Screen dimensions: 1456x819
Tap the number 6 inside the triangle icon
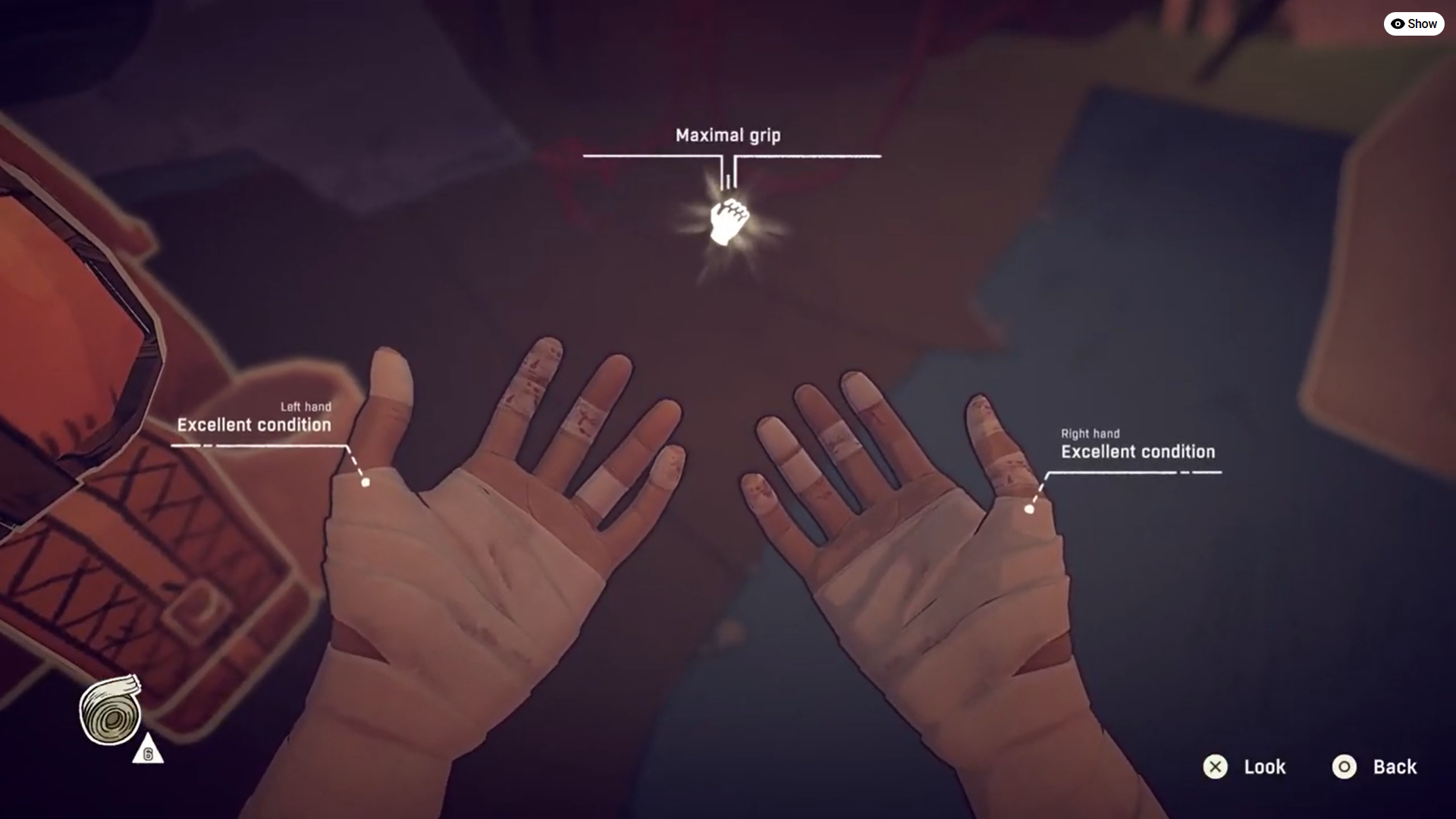coord(149,753)
